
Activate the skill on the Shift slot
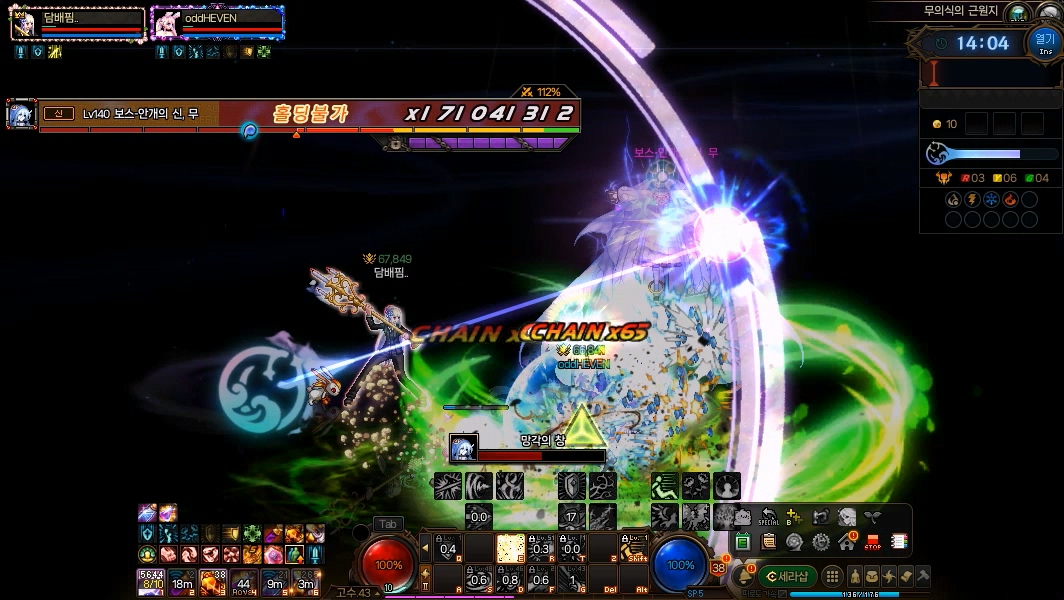coord(633,548)
